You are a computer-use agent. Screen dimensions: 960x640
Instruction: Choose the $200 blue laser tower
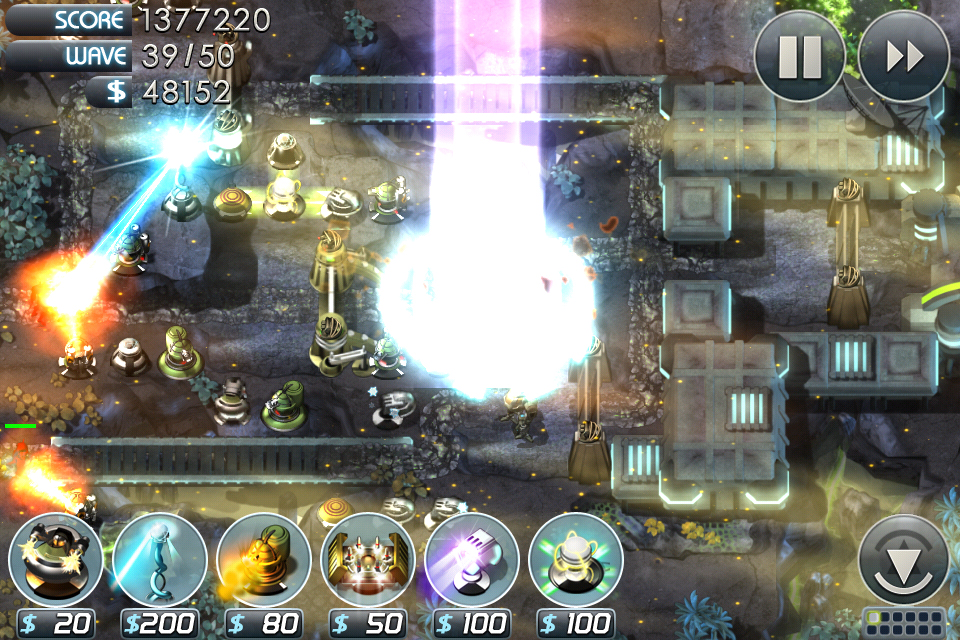160,562
